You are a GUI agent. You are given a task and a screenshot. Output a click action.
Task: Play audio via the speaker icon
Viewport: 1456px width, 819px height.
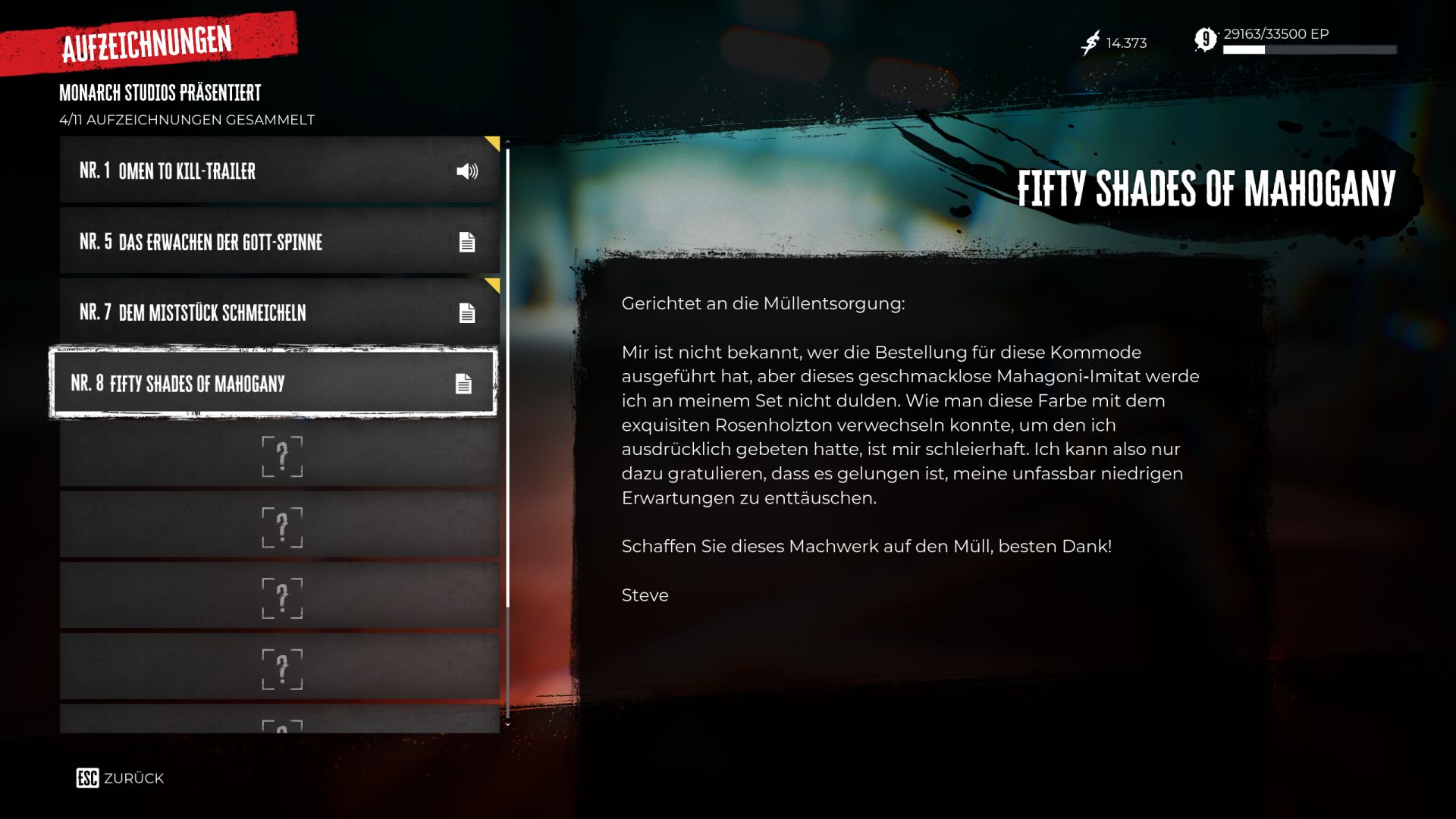pyautogui.click(x=467, y=171)
